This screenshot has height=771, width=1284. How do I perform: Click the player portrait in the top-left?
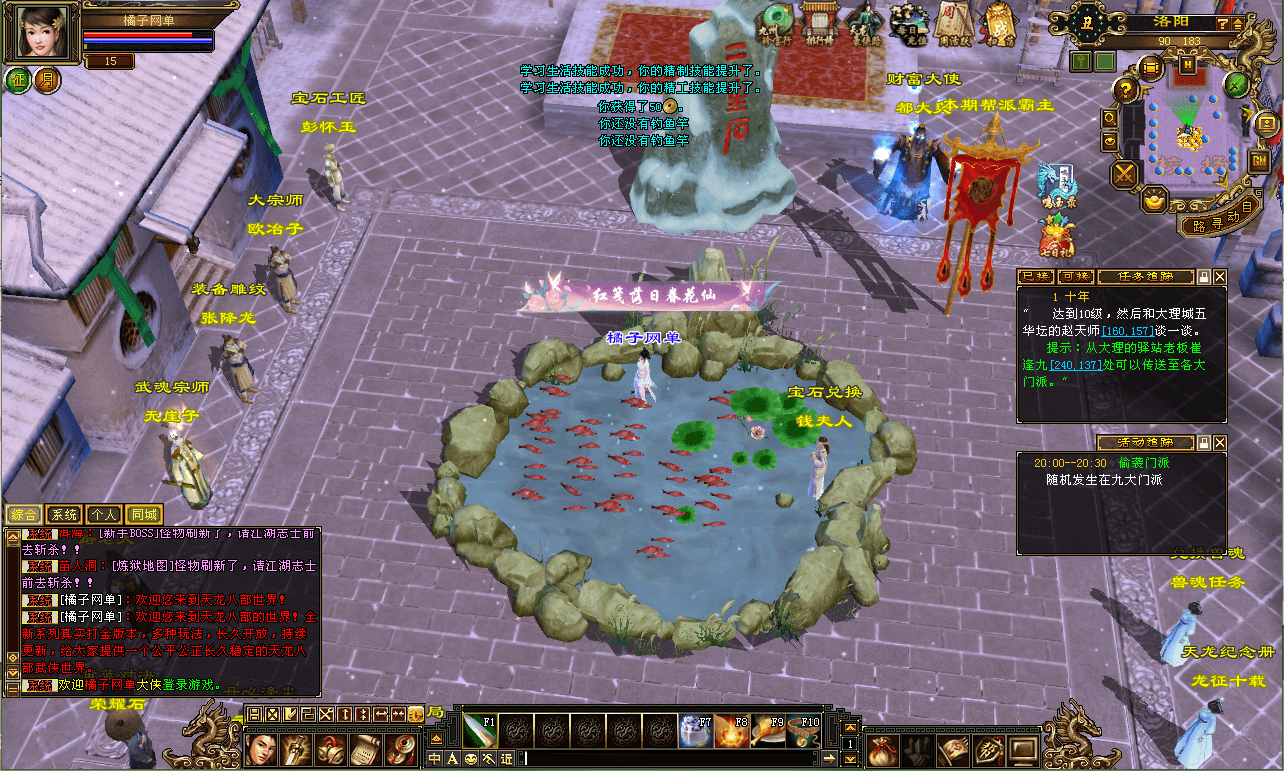[x=41, y=33]
